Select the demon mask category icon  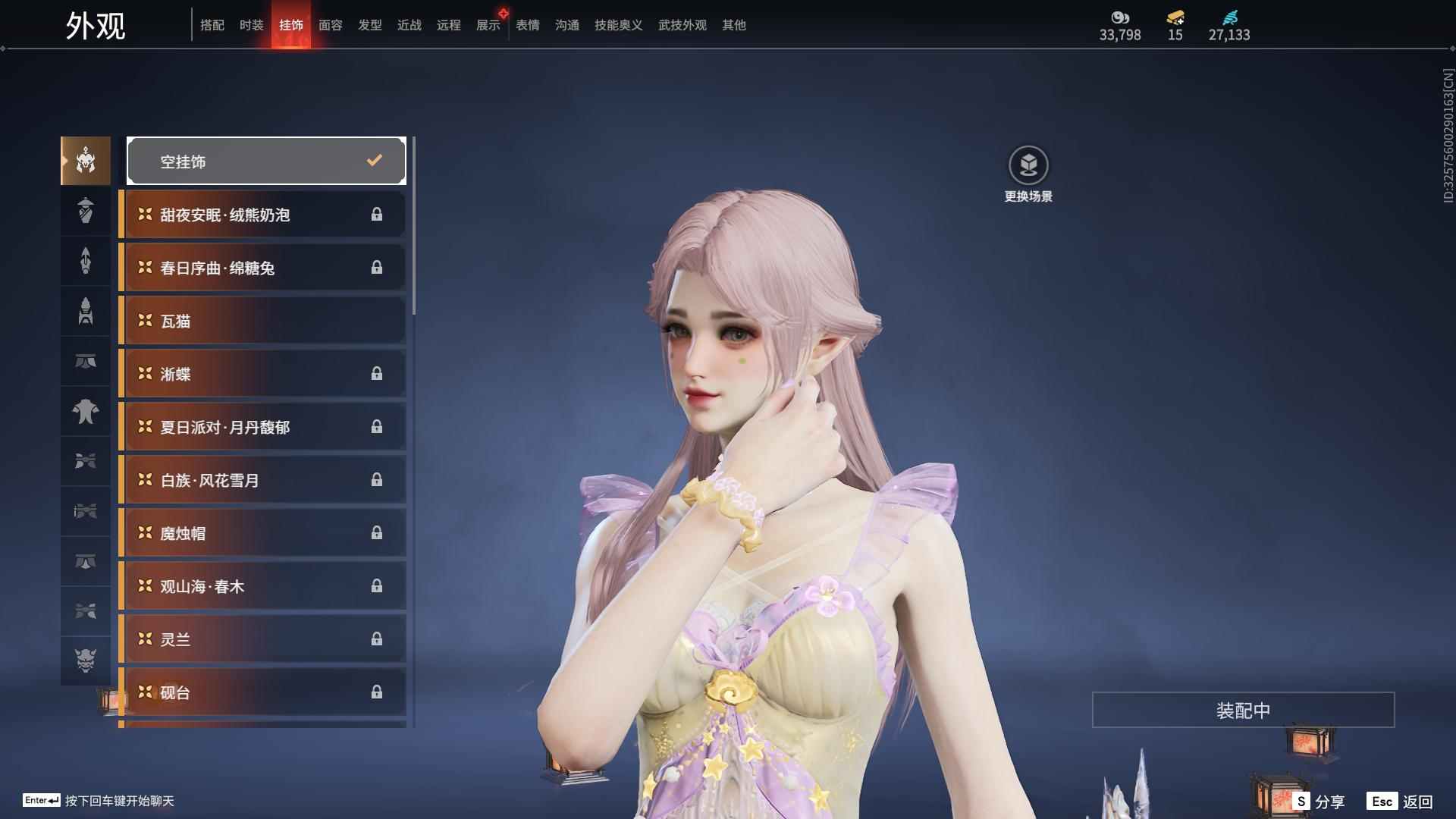coord(86,661)
